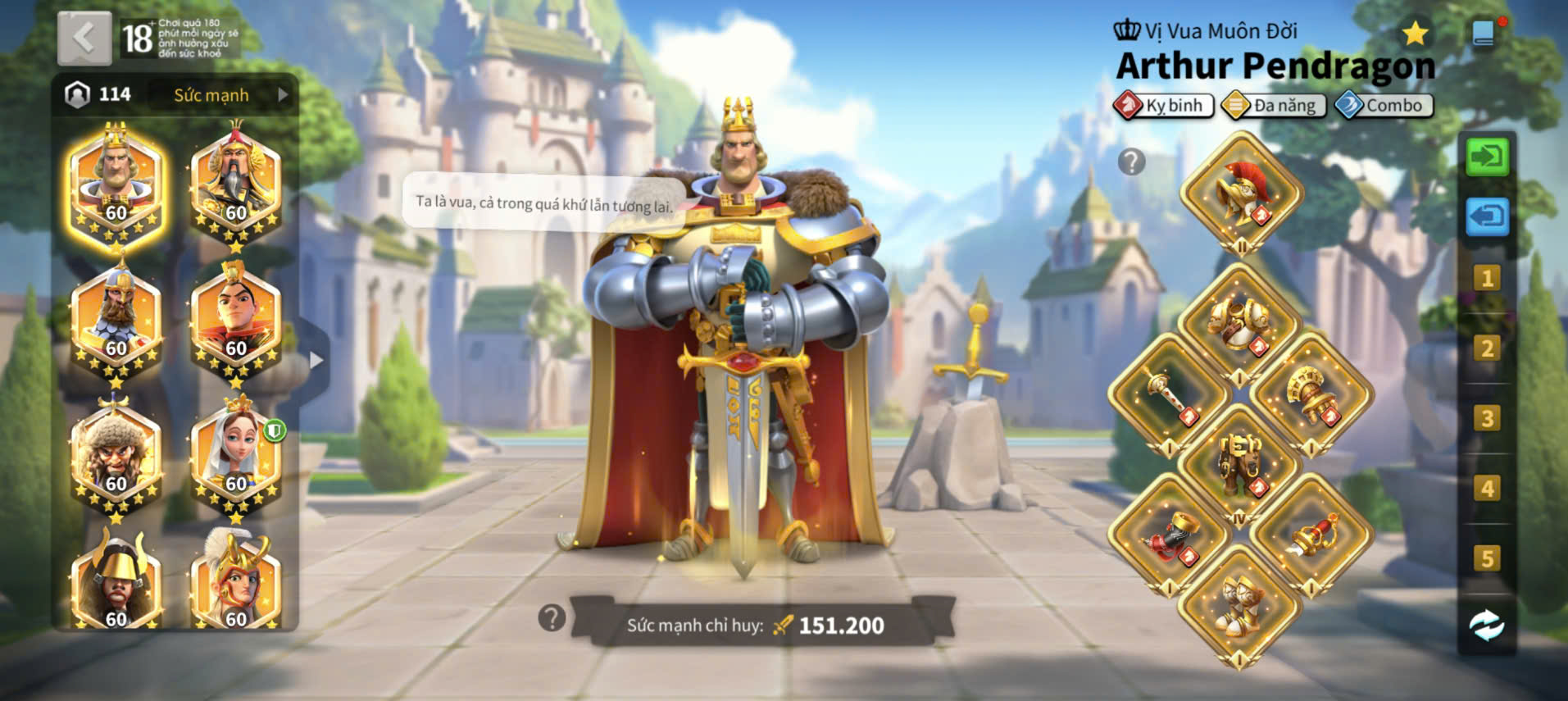Click the green equip-in arrow button
Image resolution: width=1568 pixels, height=701 pixels.
(x=1486, y=156)
